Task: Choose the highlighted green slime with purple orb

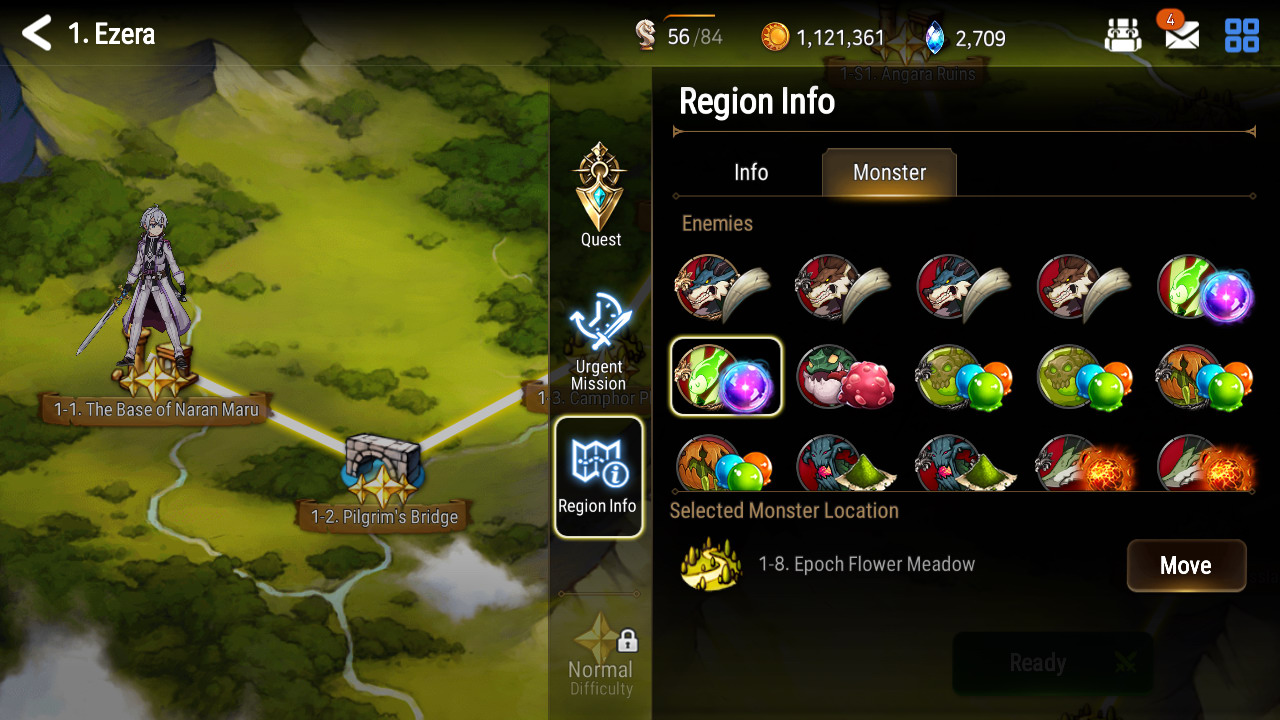Action: click(726, 377)
